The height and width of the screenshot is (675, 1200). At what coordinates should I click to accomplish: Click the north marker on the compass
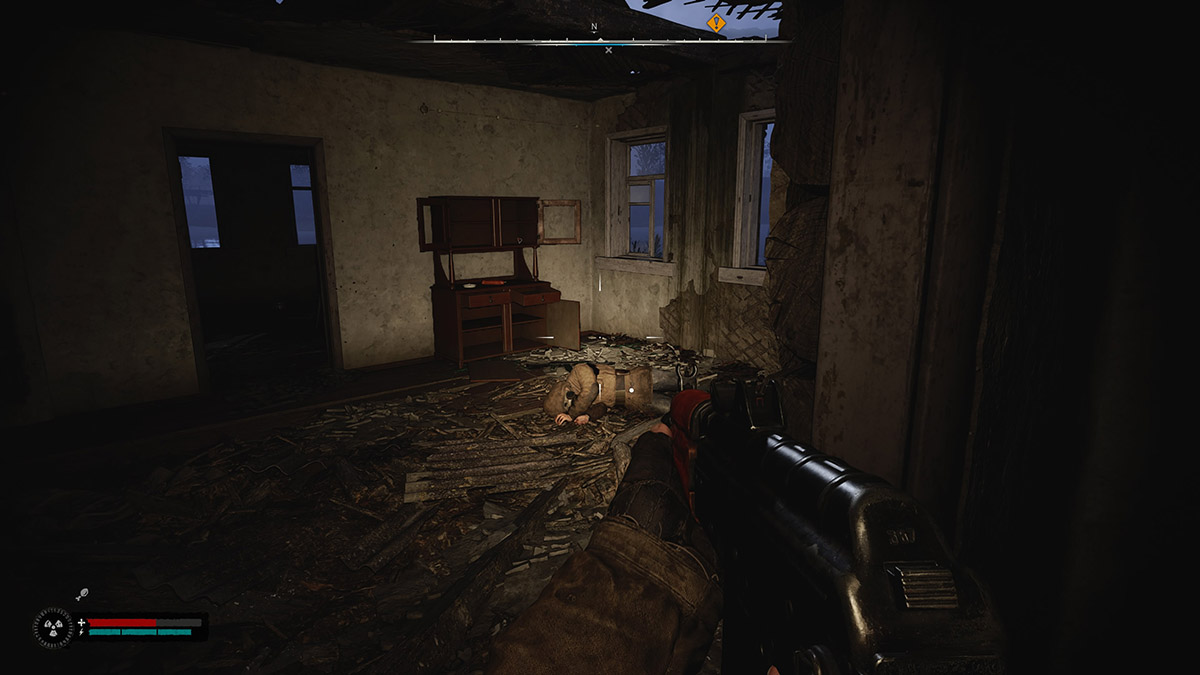(594, 27)
